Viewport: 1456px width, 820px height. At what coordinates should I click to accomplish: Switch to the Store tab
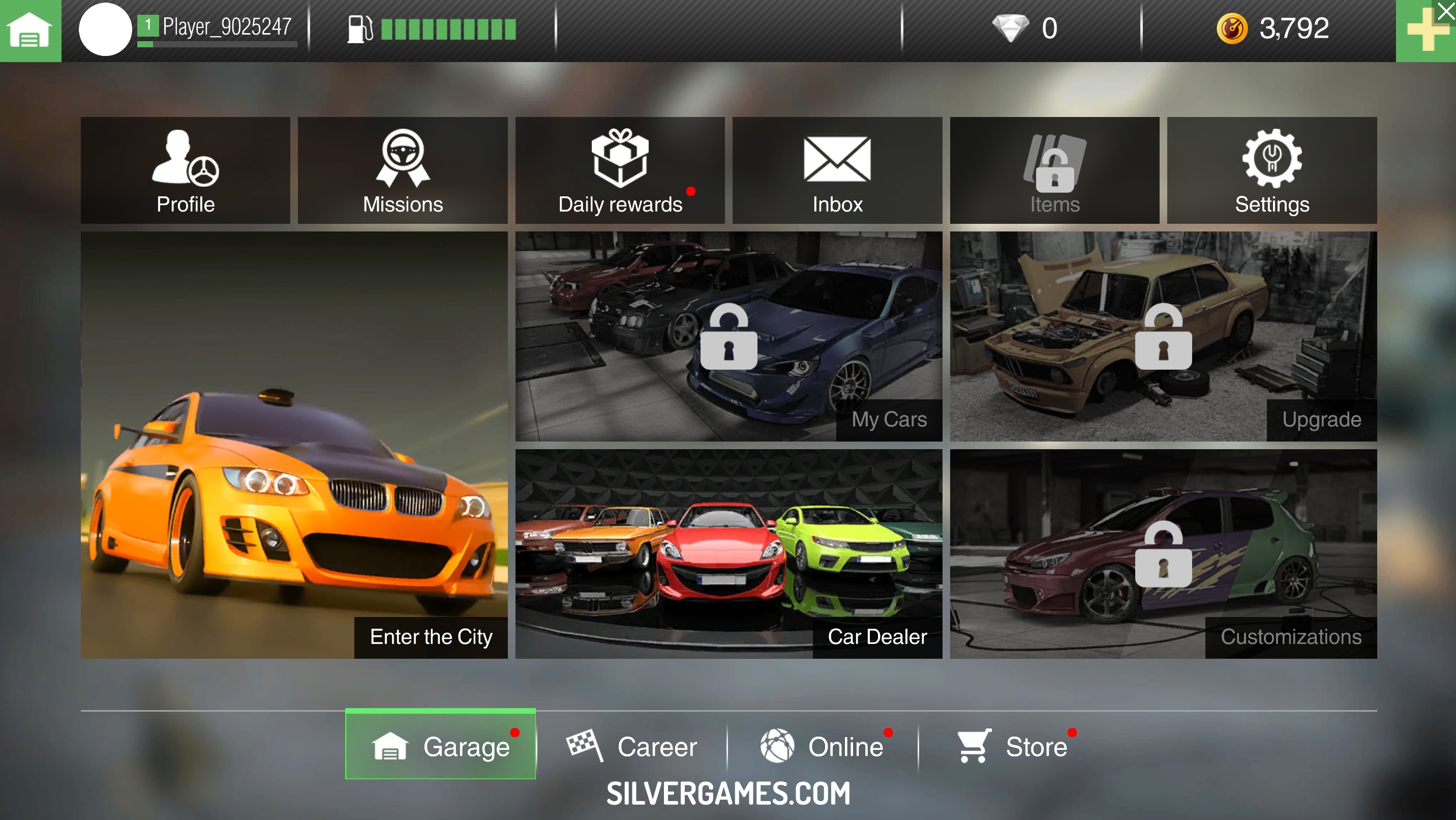click(1013, 746)
